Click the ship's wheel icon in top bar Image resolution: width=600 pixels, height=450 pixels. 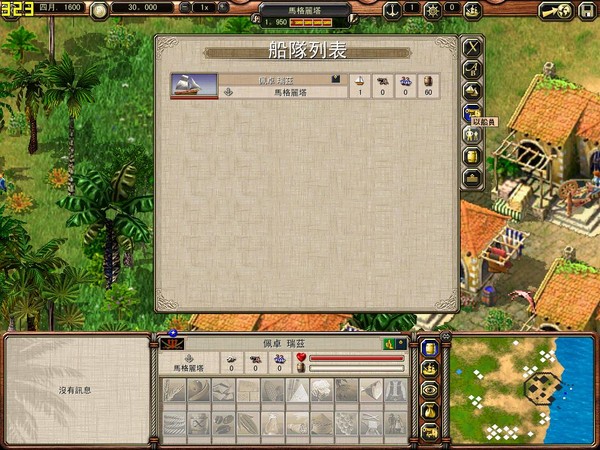tap(433, 10)
